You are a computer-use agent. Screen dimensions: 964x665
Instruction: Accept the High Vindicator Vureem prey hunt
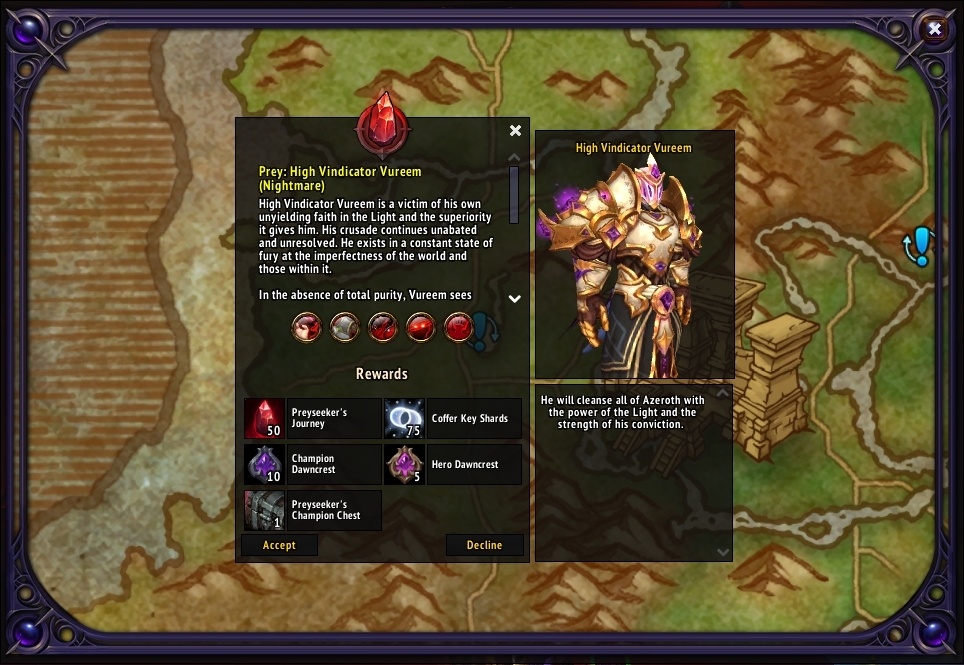pos(279,545)
